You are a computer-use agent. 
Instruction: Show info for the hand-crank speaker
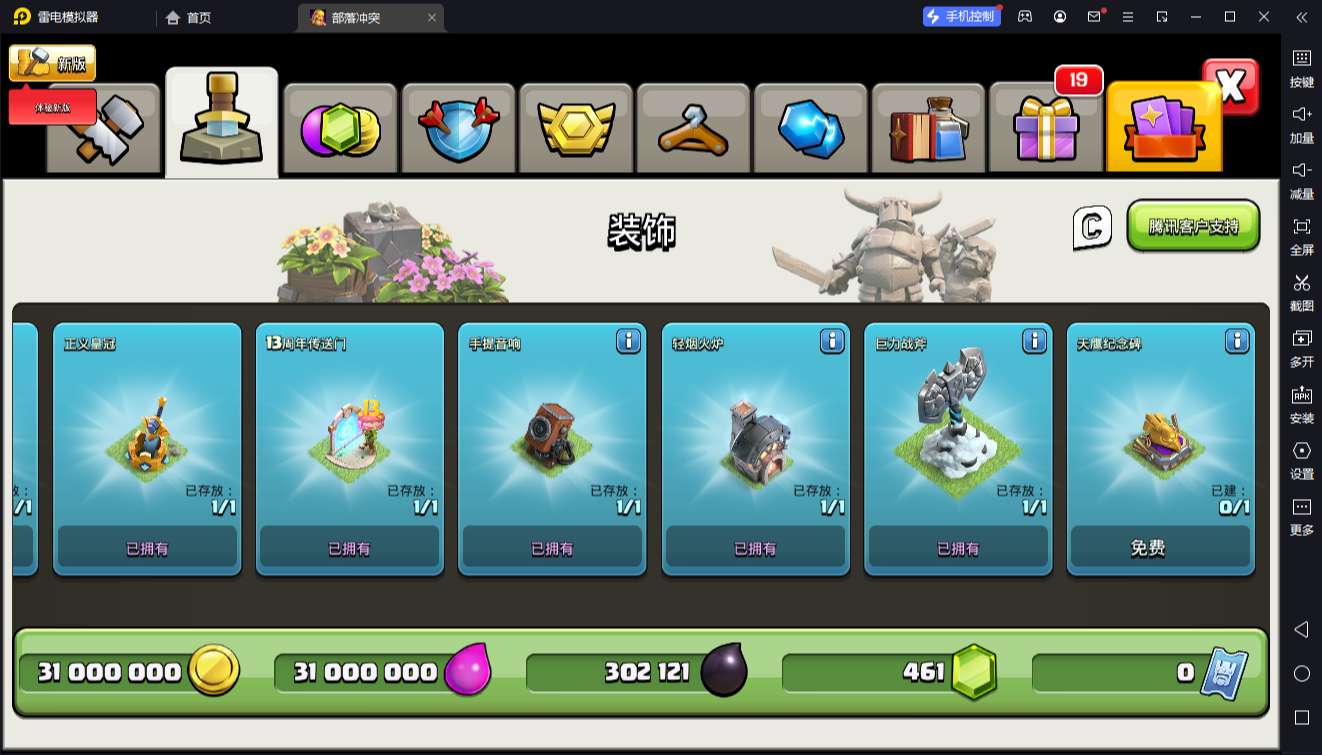click(x=628, y=342)
